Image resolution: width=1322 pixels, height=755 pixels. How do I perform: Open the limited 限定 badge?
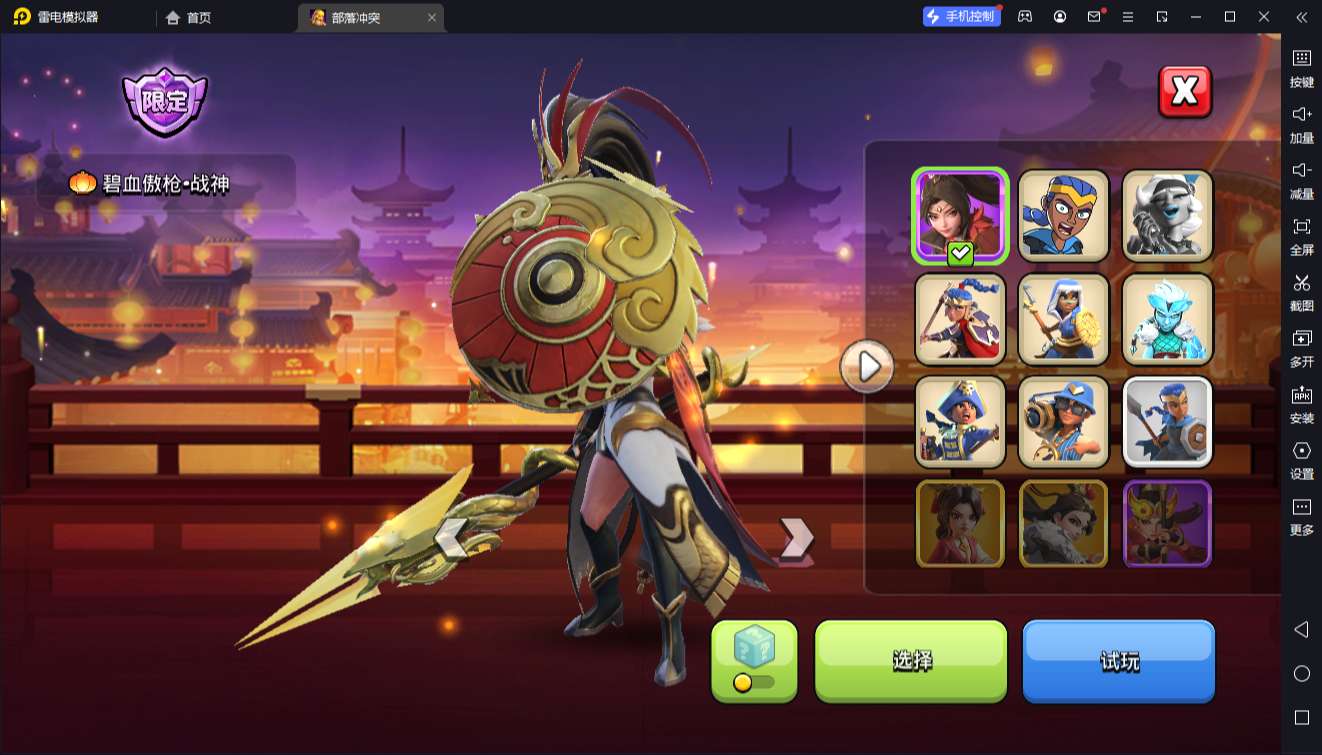pyautogui.click(x=164, y=101)
